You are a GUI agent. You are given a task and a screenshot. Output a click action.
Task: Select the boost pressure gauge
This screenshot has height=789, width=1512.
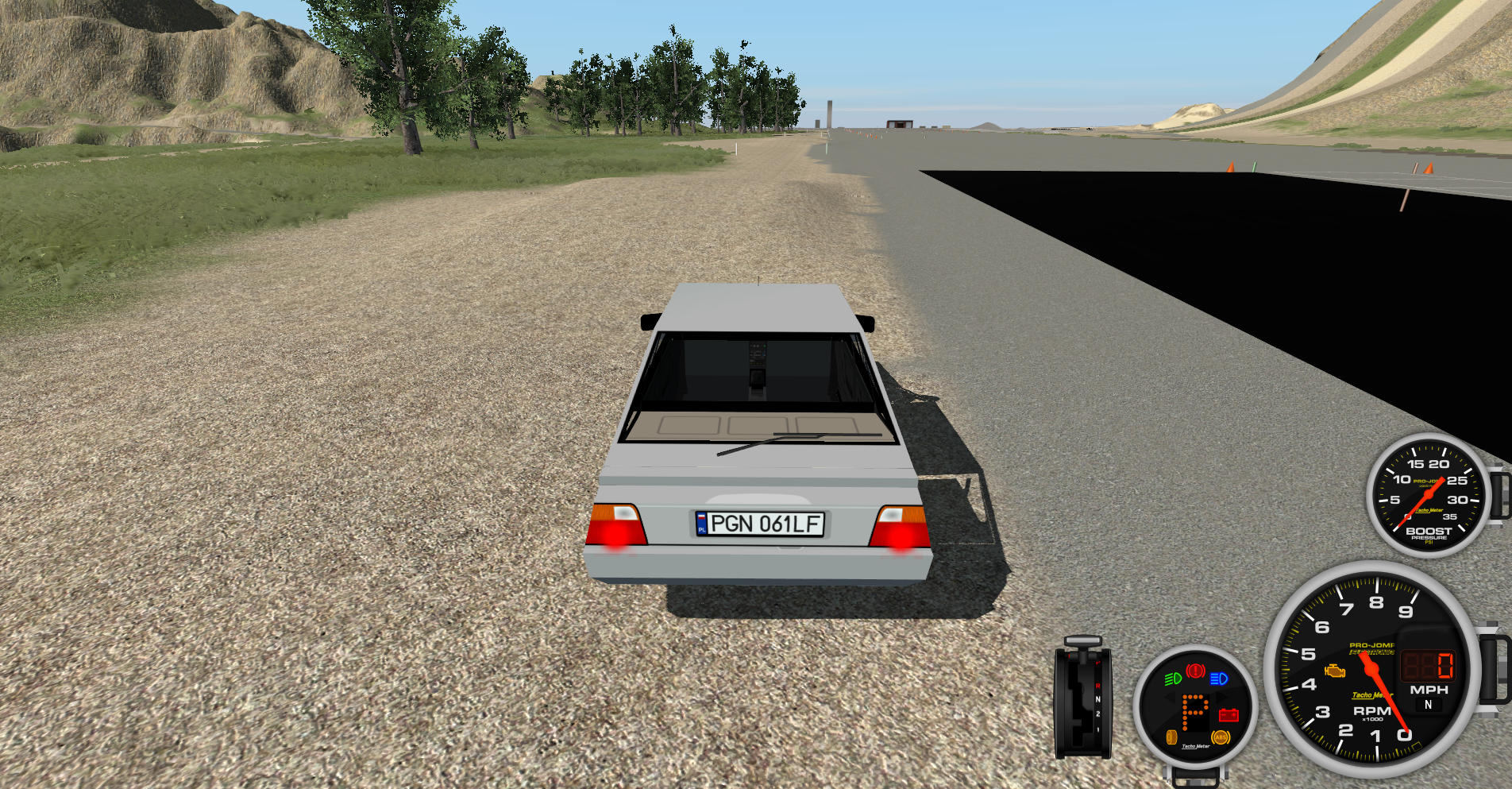1428,495
